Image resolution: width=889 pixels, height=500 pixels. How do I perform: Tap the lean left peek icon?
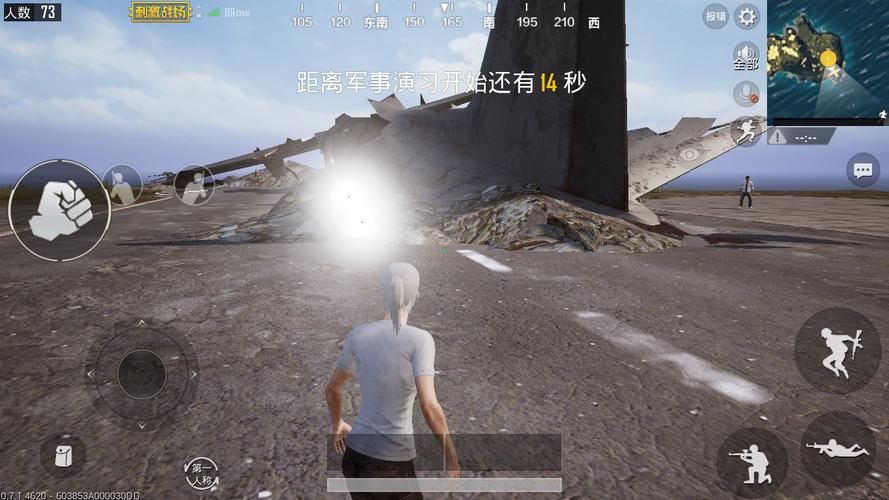(123, 184)
